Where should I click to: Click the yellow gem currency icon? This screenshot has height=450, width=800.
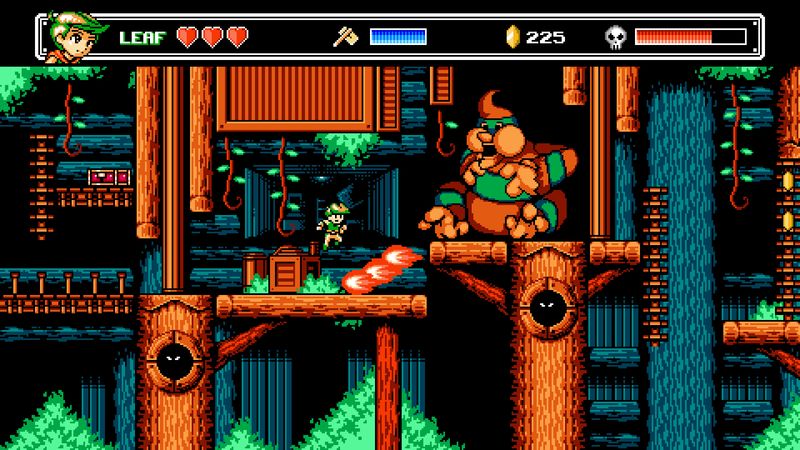[513, 37]
